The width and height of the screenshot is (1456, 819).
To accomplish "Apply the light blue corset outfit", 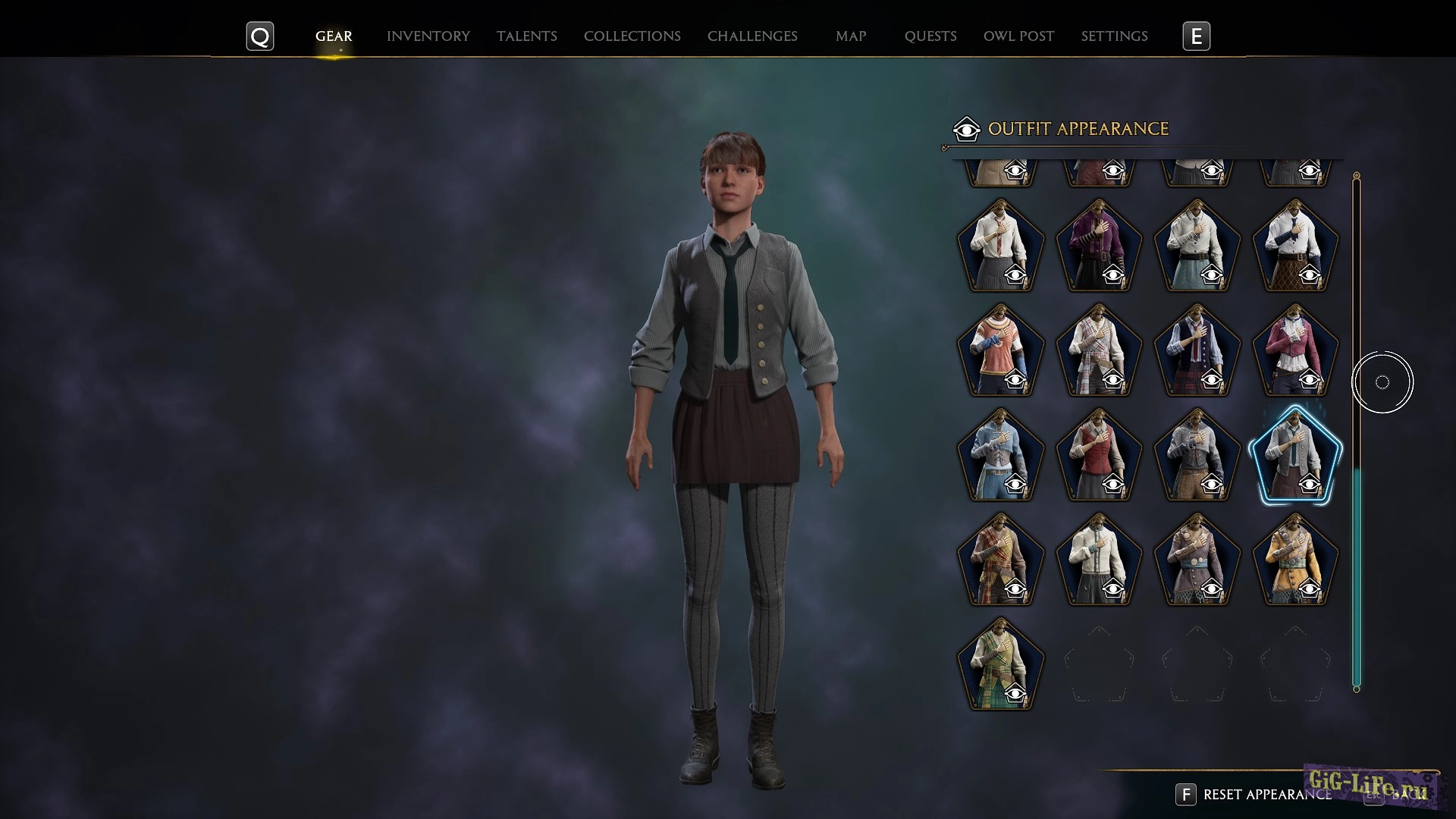I will point(1000,455).
